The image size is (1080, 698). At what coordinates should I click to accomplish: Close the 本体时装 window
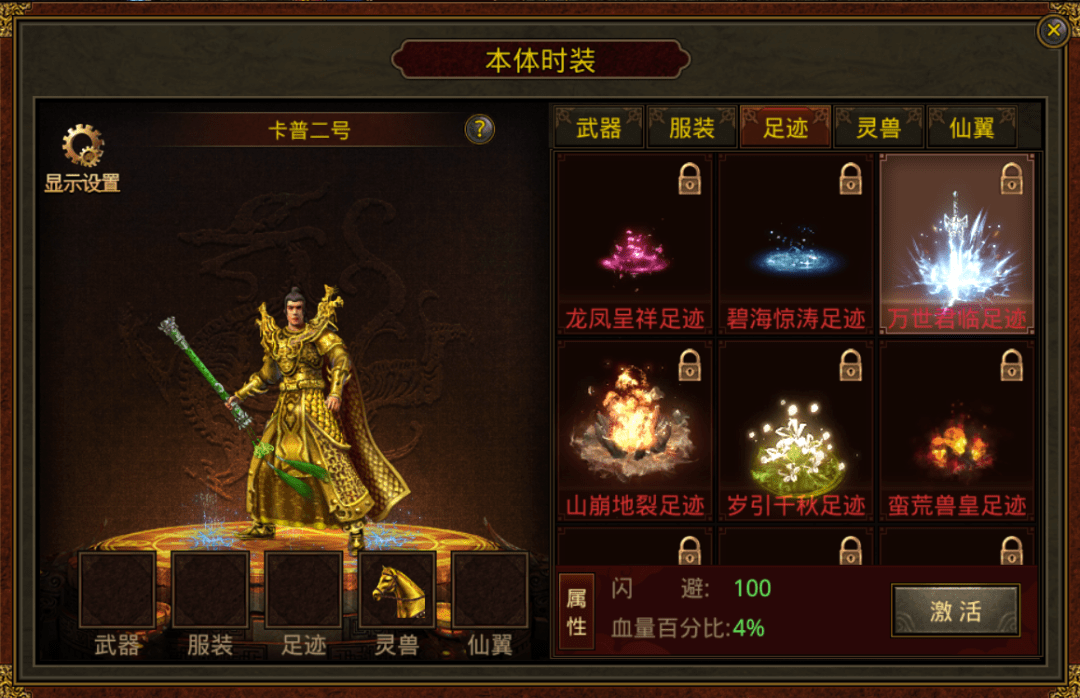coord(1053,31)
